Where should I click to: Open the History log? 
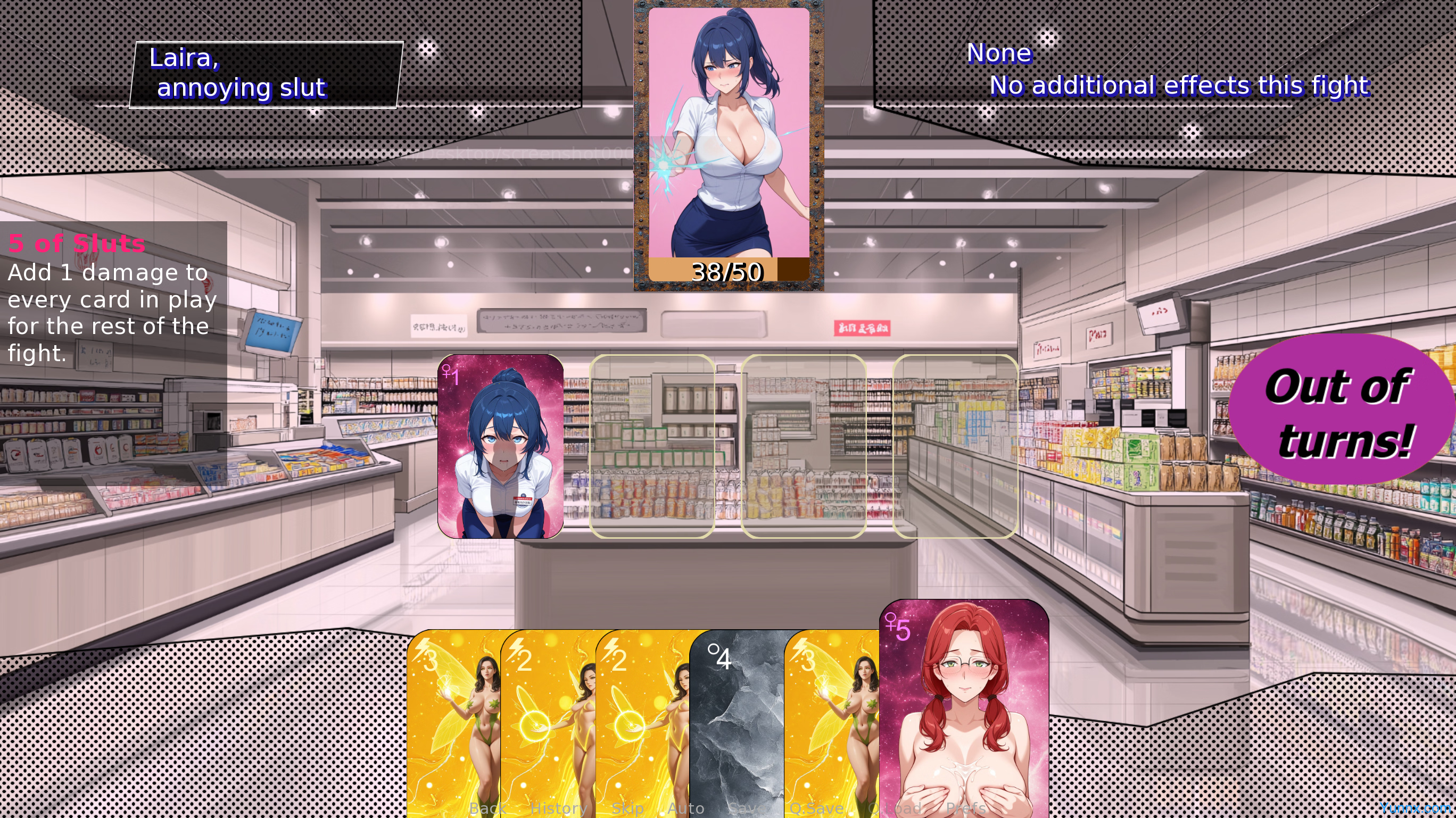558,808
